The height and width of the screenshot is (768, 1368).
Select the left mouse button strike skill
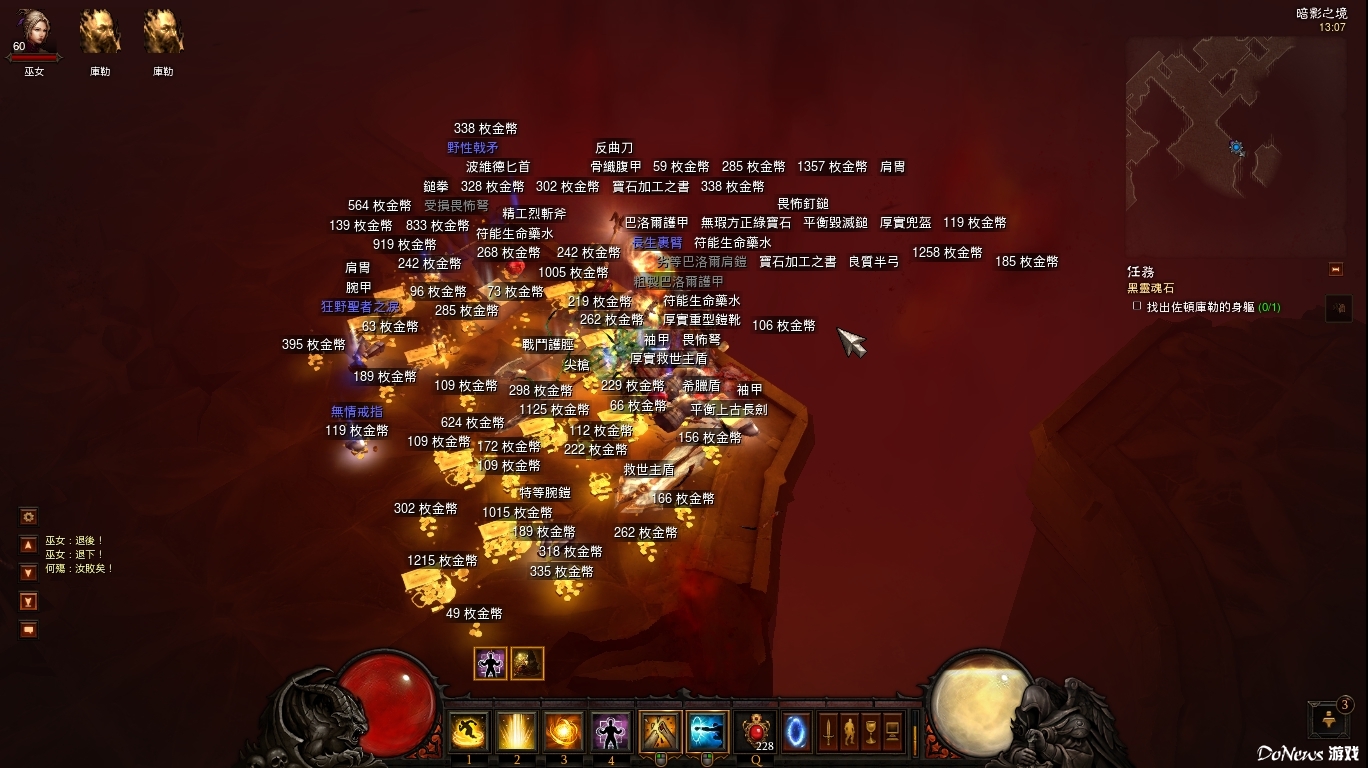click(660, 732)
